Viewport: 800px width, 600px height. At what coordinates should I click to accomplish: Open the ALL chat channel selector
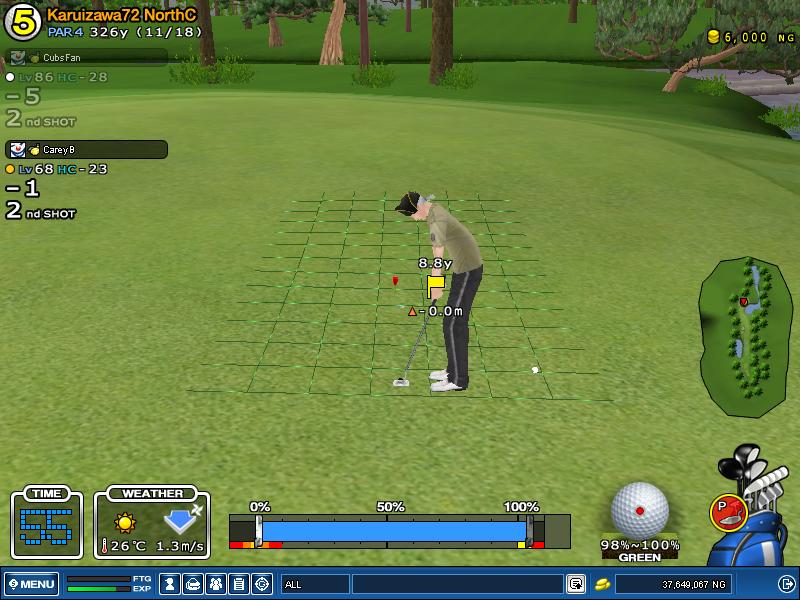(314, 583)
